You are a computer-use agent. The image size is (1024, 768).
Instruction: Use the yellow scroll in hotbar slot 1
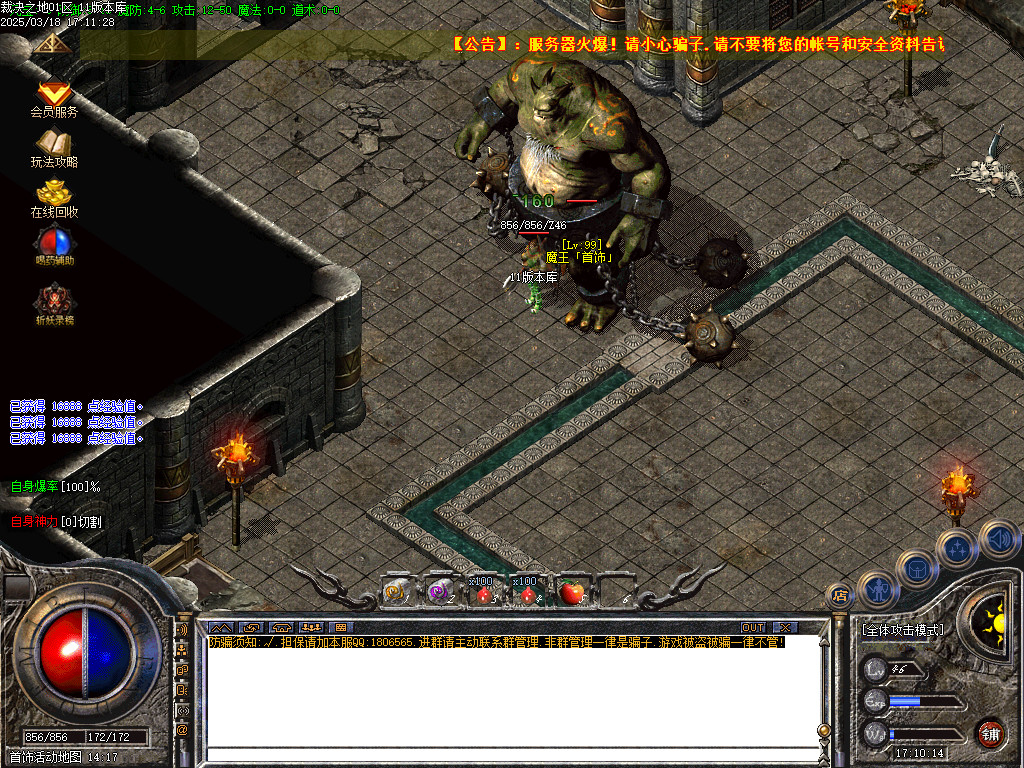(x=396, y=592)
